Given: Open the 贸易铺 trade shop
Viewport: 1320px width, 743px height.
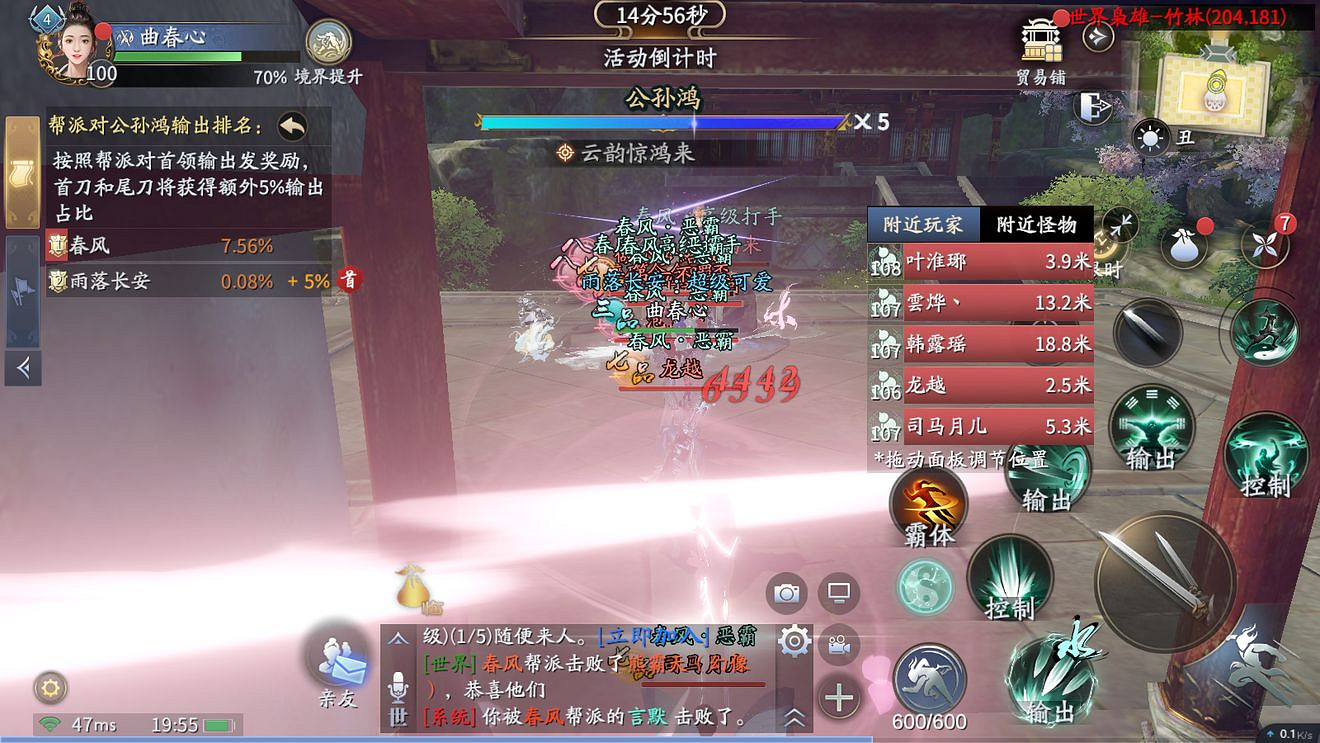Looking at the screenshot, I should click(1042, 40).
